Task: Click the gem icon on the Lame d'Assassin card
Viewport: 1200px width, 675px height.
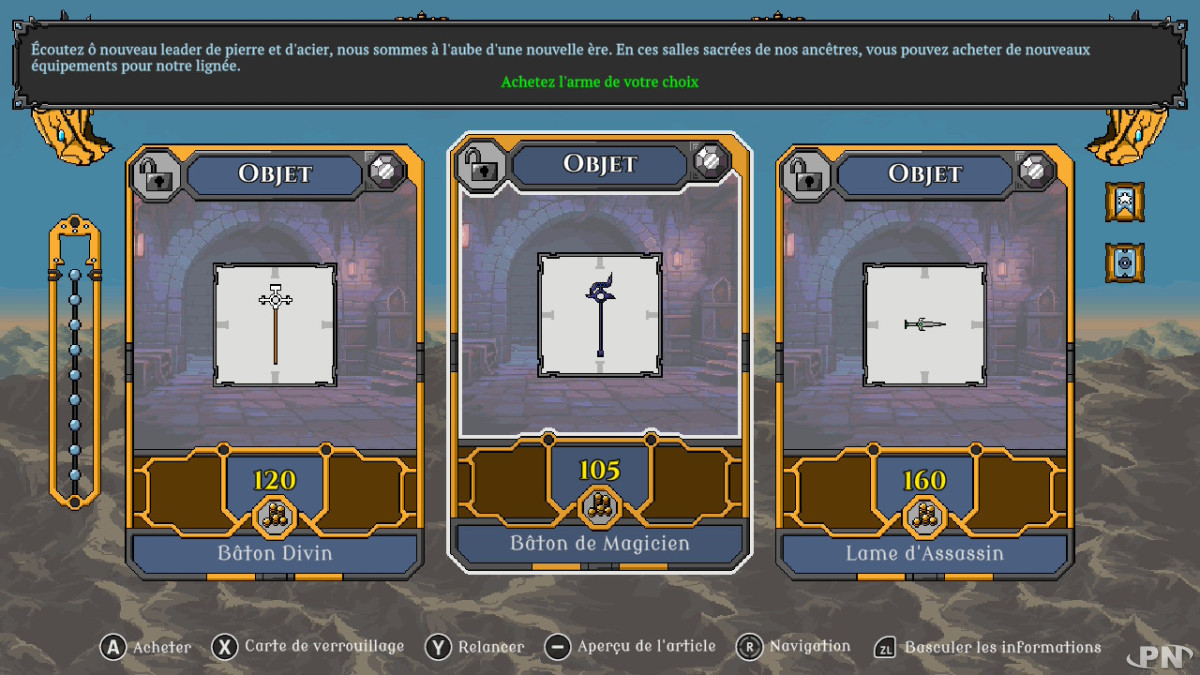Action: [x=1037, y=171]
